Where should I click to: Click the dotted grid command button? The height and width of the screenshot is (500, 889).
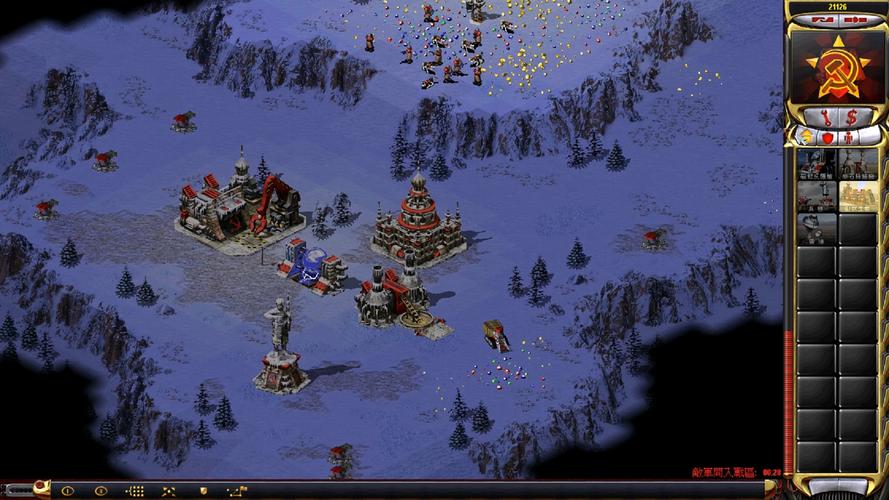point(135,490)
